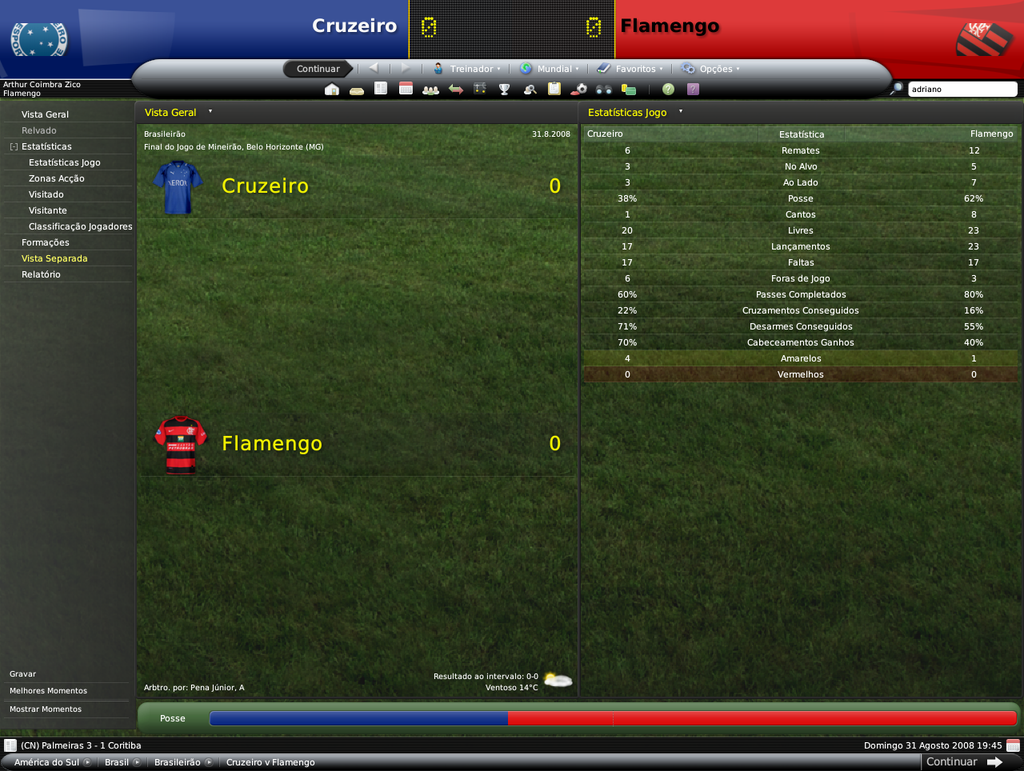Click the top Continuar button
This screenshot has width=1024, height=771.
pyautogui.click(x=318, y=69)
